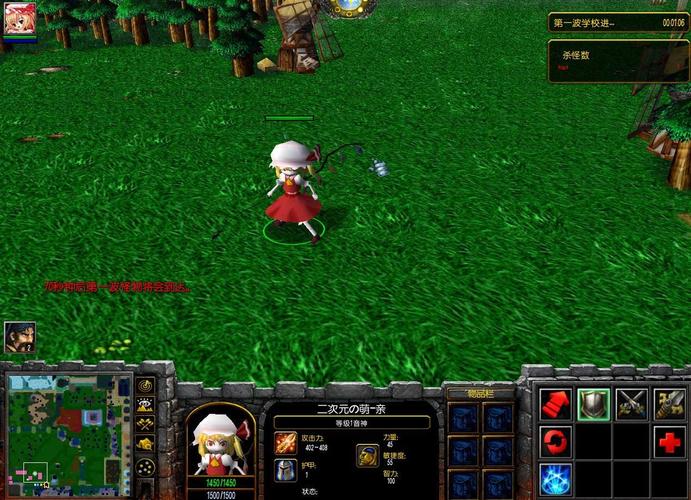Choose the crossed swords Hold Position command
The height and width of the screenshot is (500, 691).
[632, 404]
